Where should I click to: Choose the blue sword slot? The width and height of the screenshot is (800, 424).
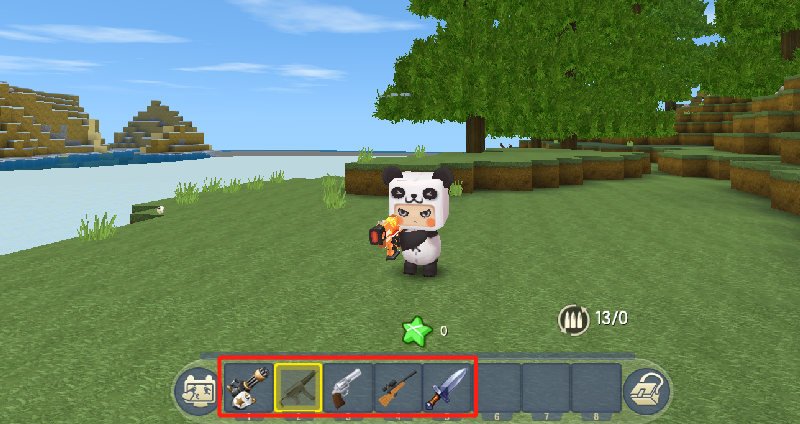tap(446, 387)
